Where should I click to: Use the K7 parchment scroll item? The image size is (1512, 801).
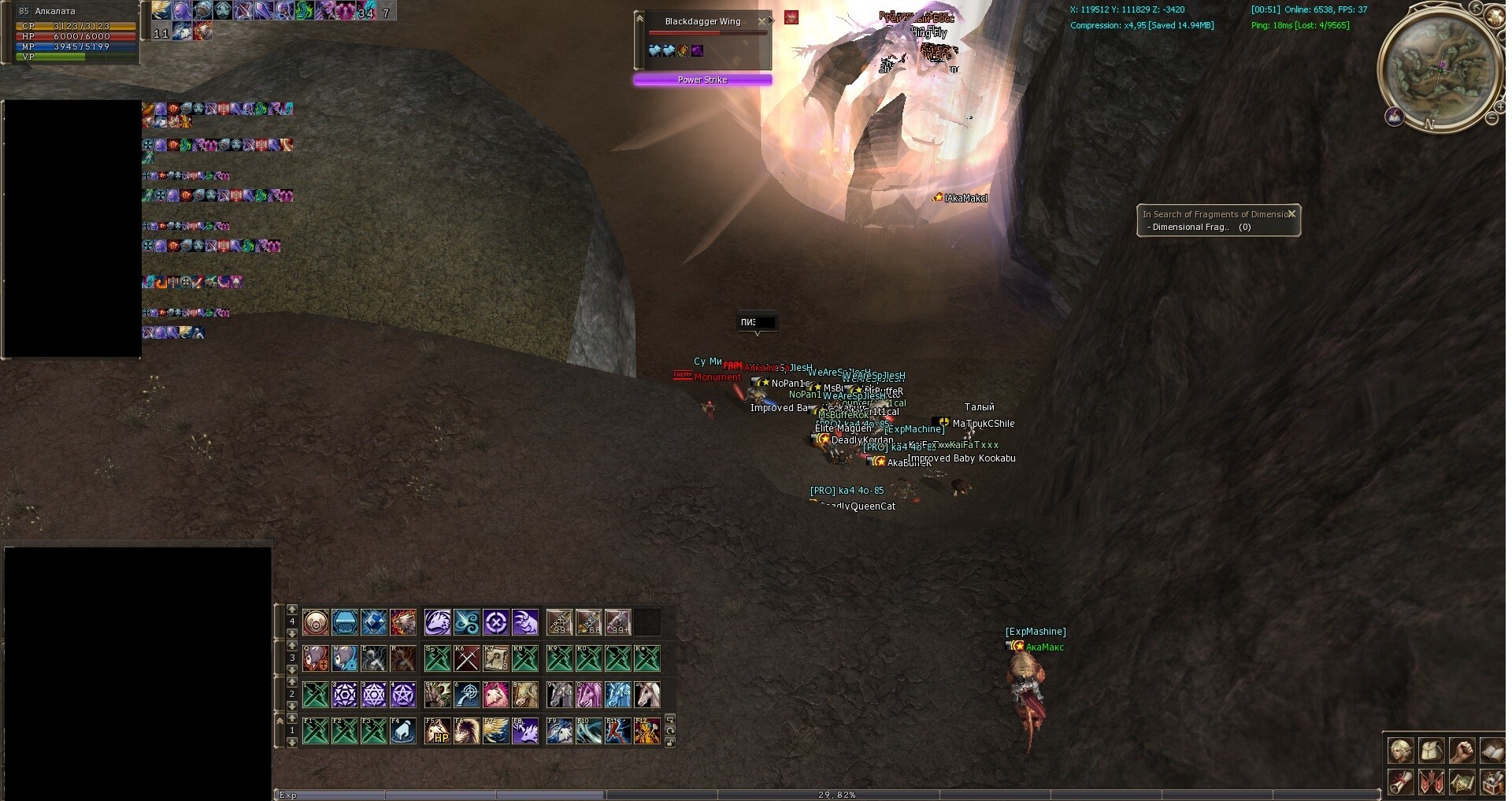point(496,658)
